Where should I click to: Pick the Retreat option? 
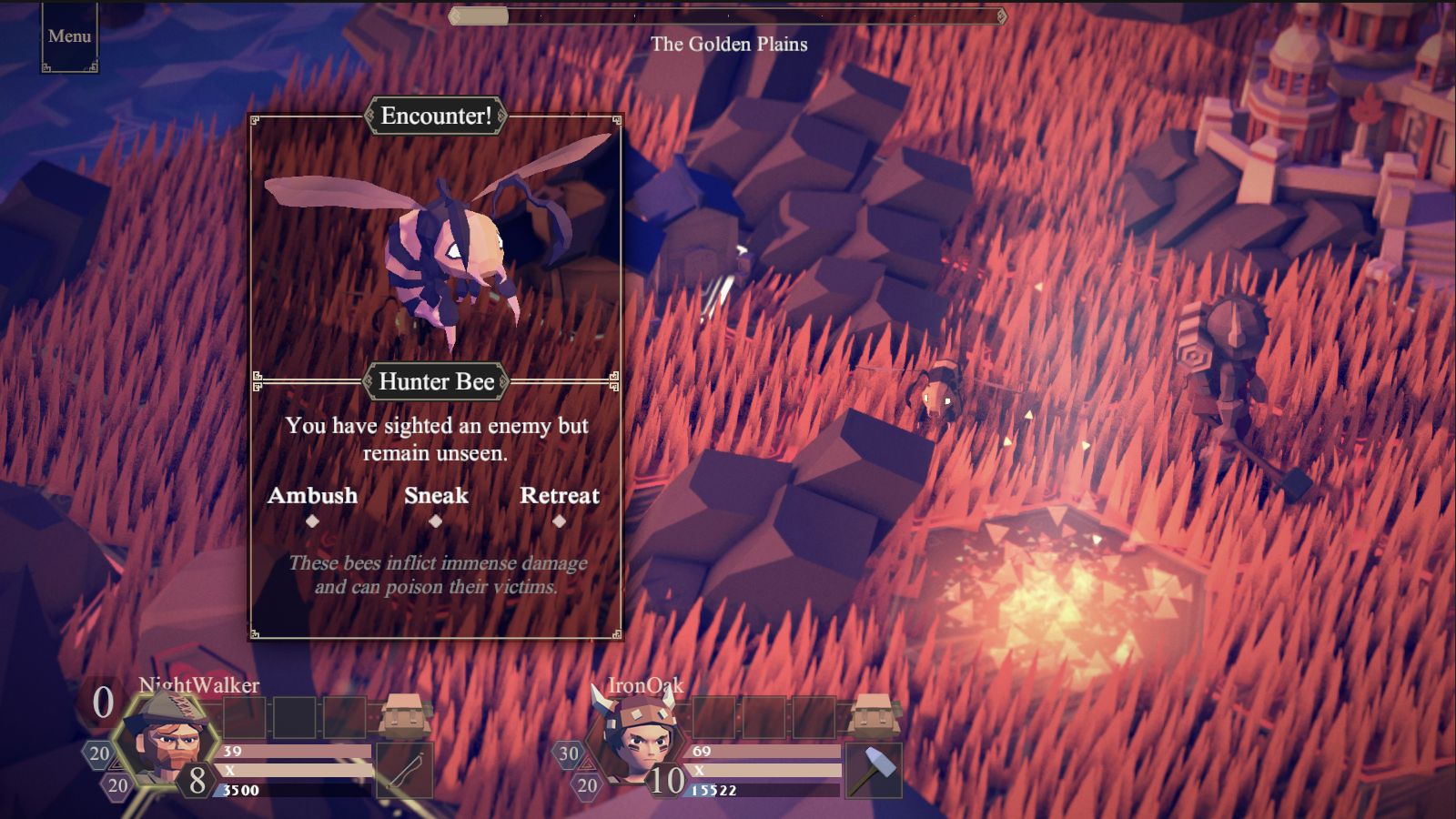click(x=559, y=496)
